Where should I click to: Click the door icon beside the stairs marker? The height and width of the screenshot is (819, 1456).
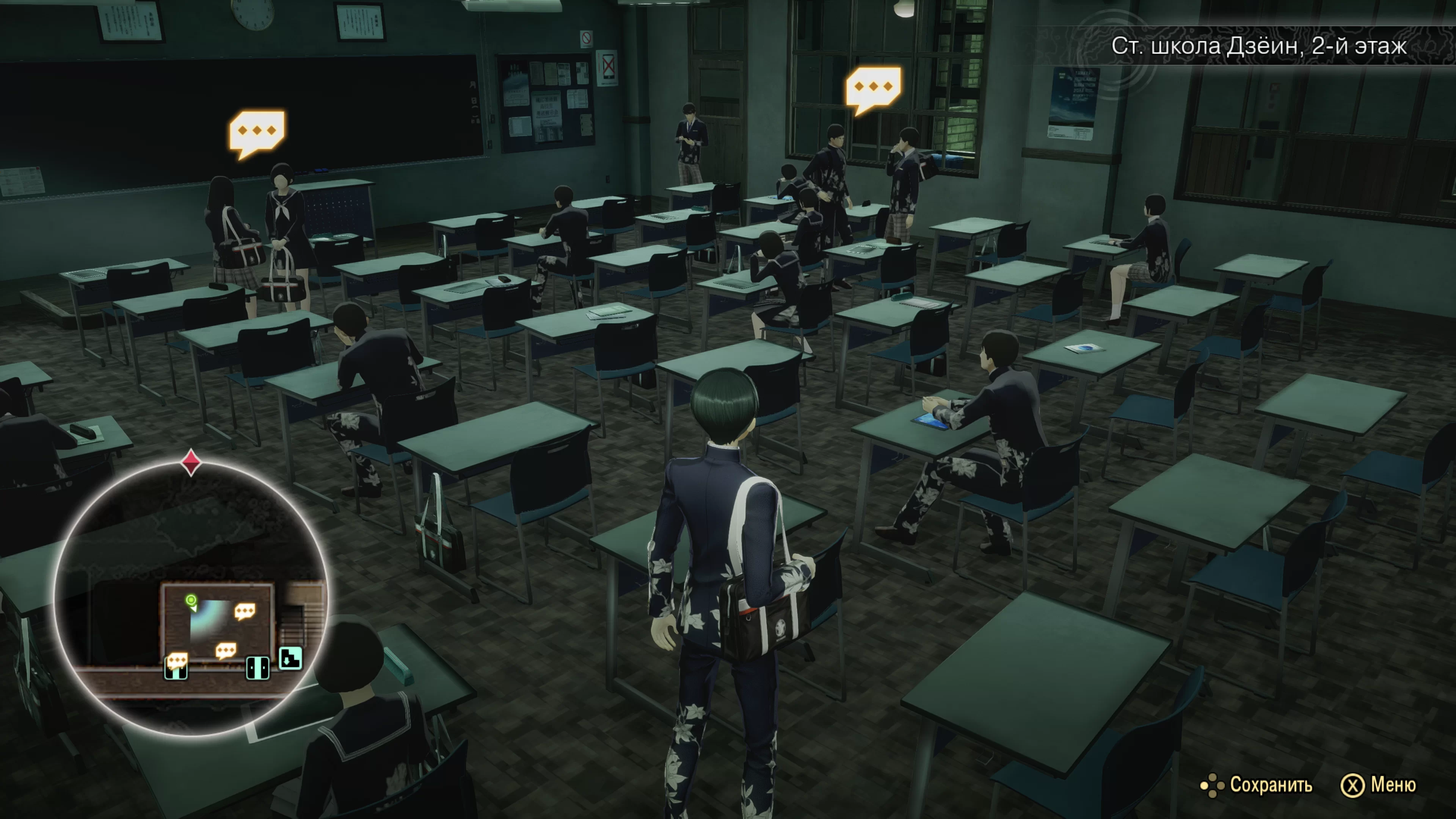click(258, 667)
